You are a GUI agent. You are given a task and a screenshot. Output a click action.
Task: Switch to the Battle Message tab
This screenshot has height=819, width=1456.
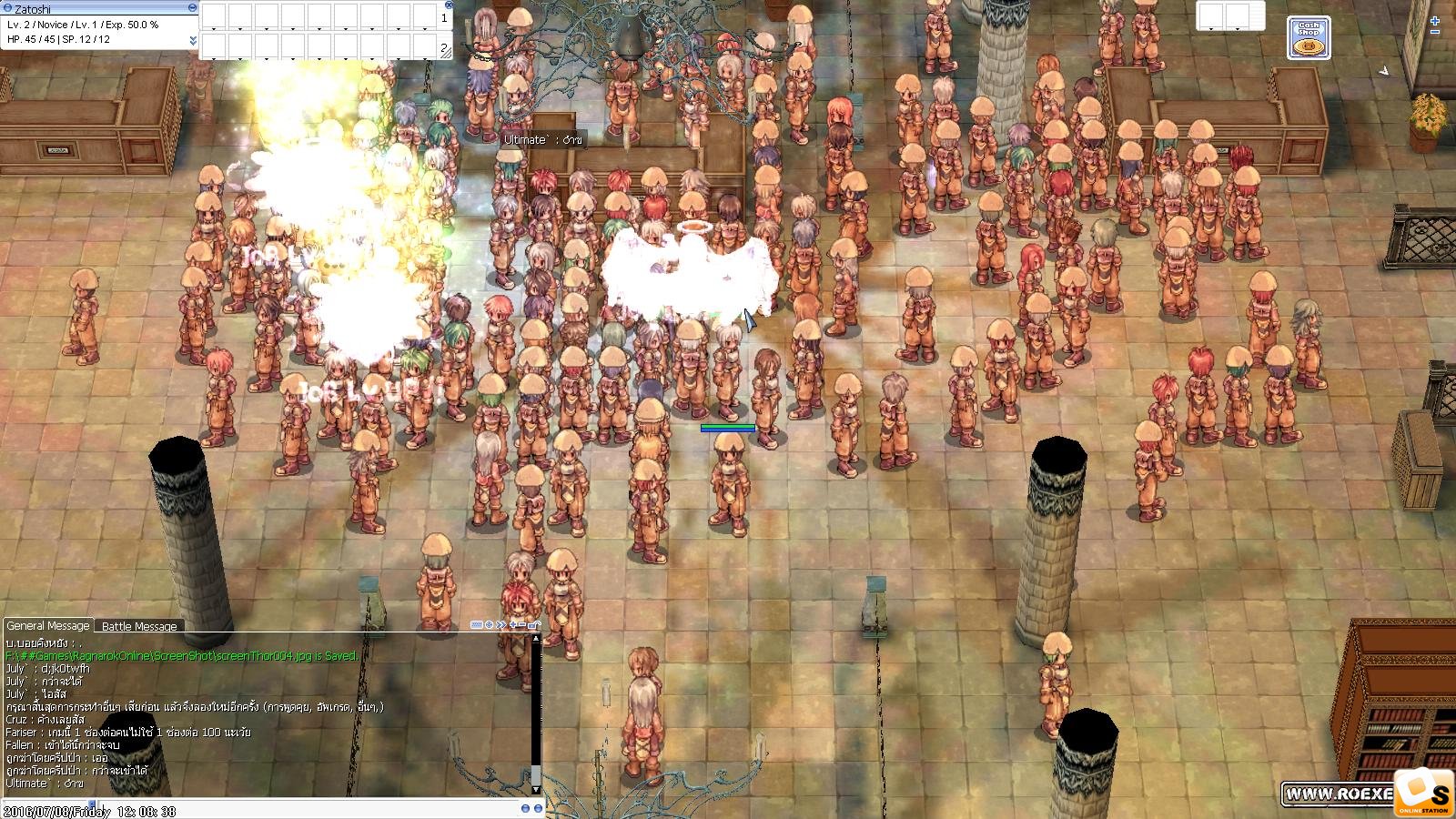[139, 626]
